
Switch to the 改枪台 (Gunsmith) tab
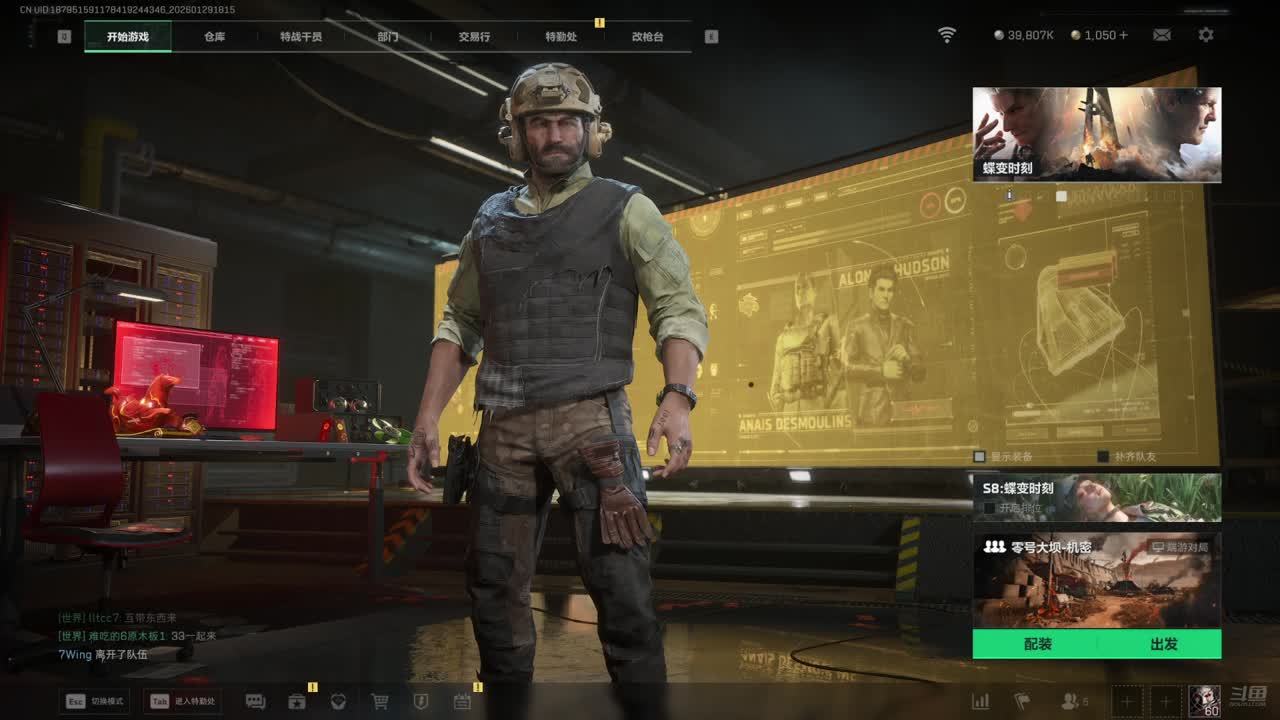click(647, 37)
